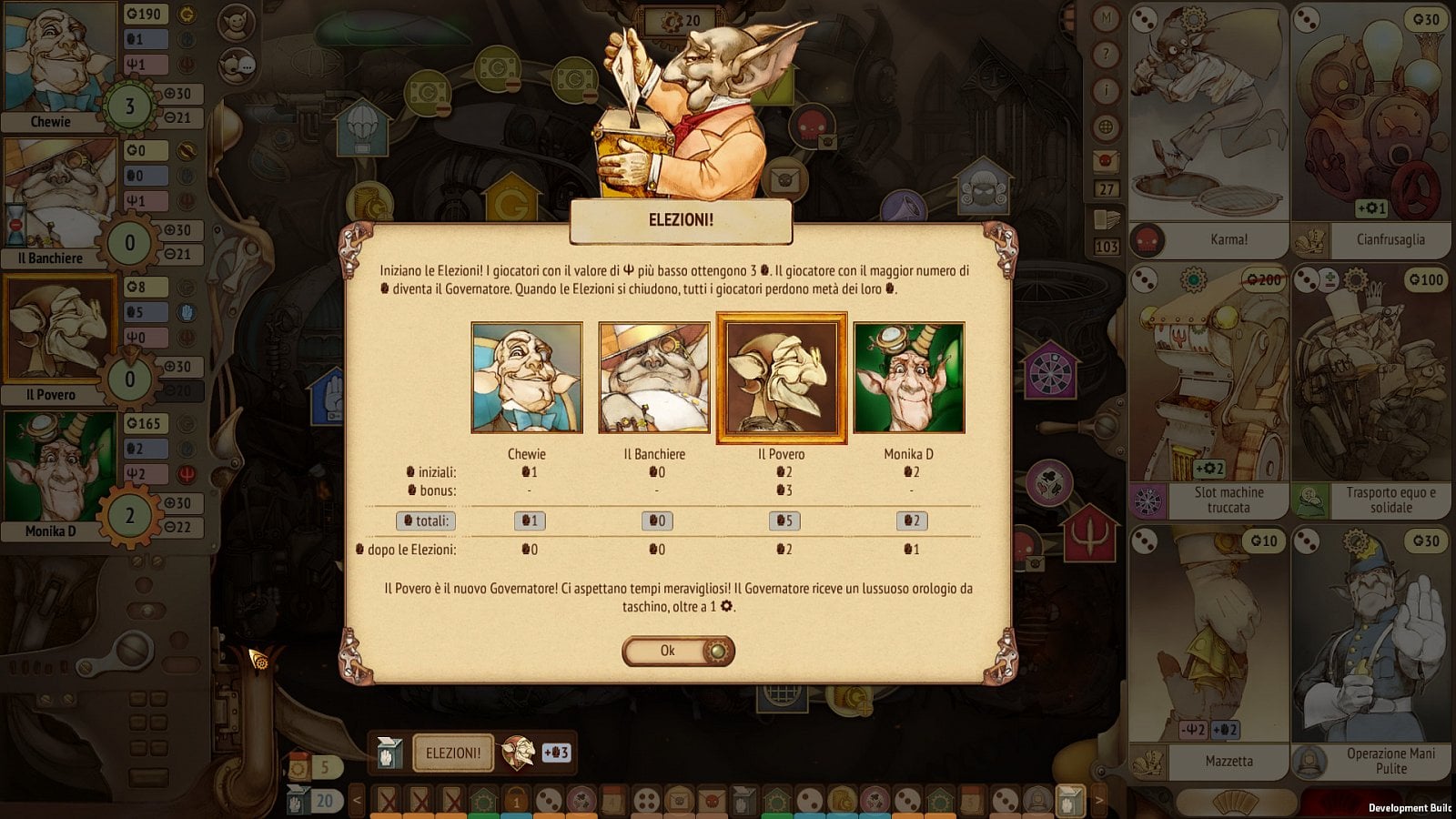The image size is (1456, 819).
Task: Click the "M" icon at top right sidebar
Action: pos(1106,16)
